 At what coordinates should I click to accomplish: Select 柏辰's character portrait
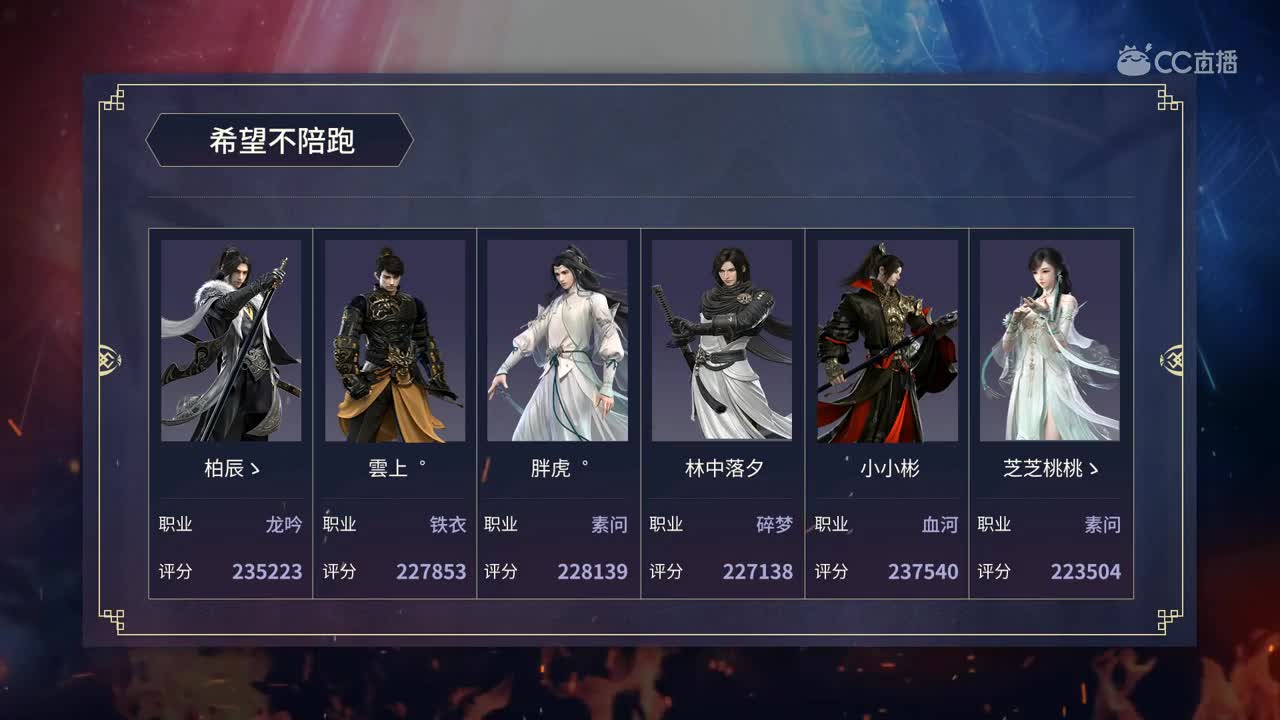pyautogui.click(x=231, y=340)
